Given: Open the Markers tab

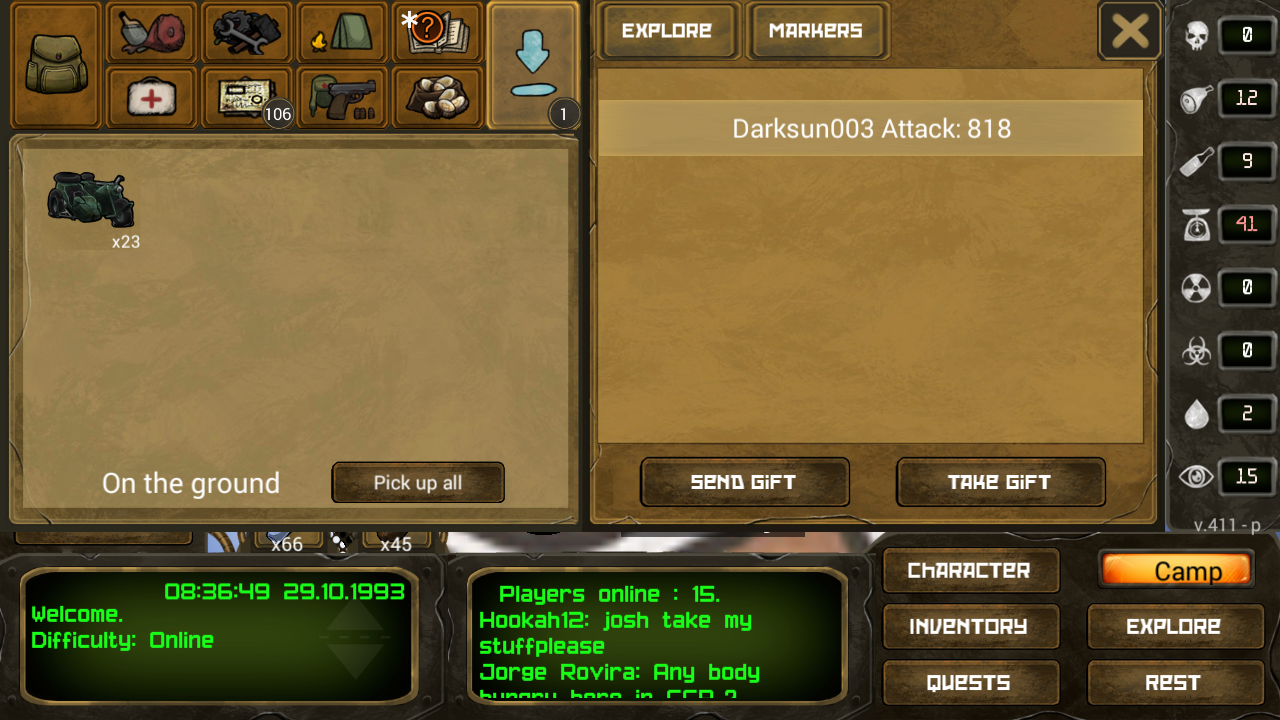Looking at the screenshot, I should pyautogui.click(x=815, y=31).
